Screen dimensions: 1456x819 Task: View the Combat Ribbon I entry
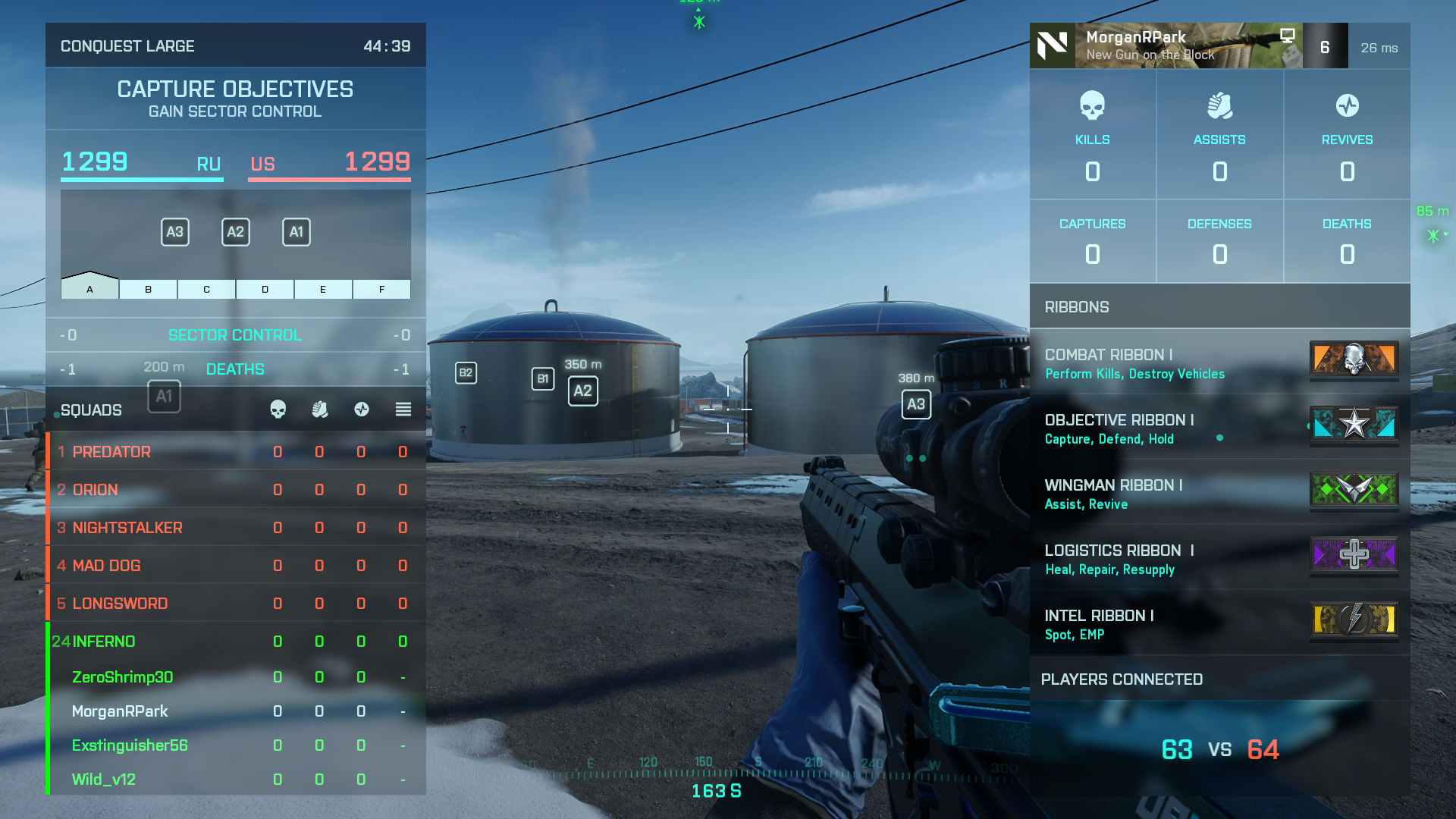1219,363
